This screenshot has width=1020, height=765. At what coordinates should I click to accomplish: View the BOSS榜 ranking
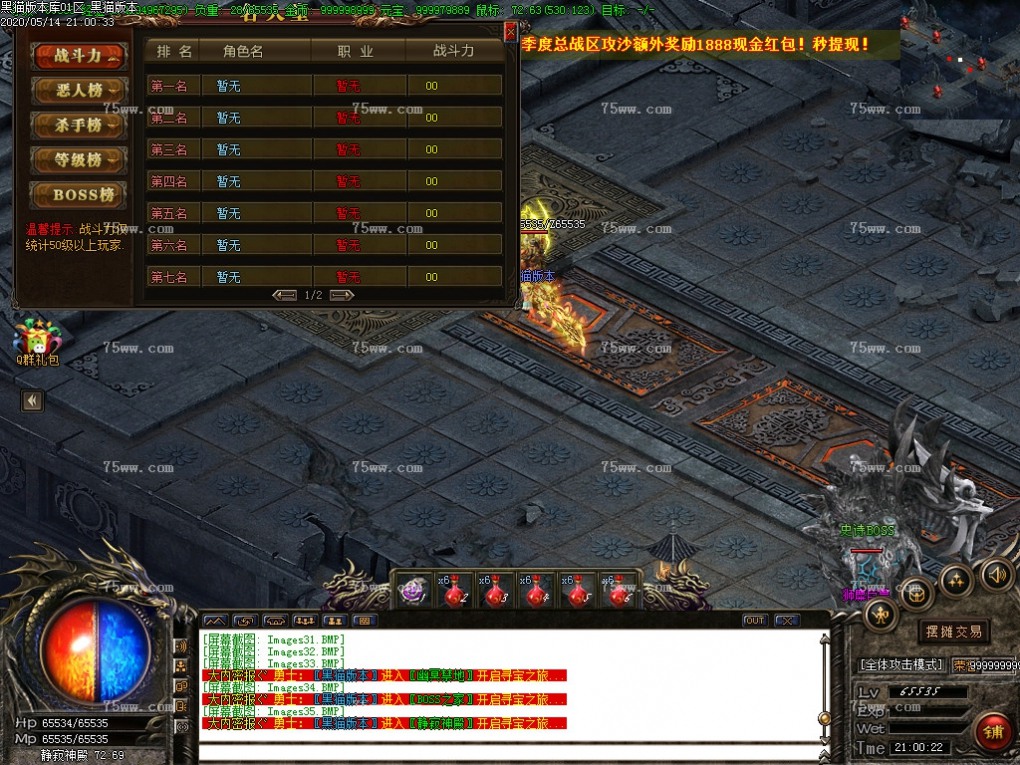click(79, 194)
